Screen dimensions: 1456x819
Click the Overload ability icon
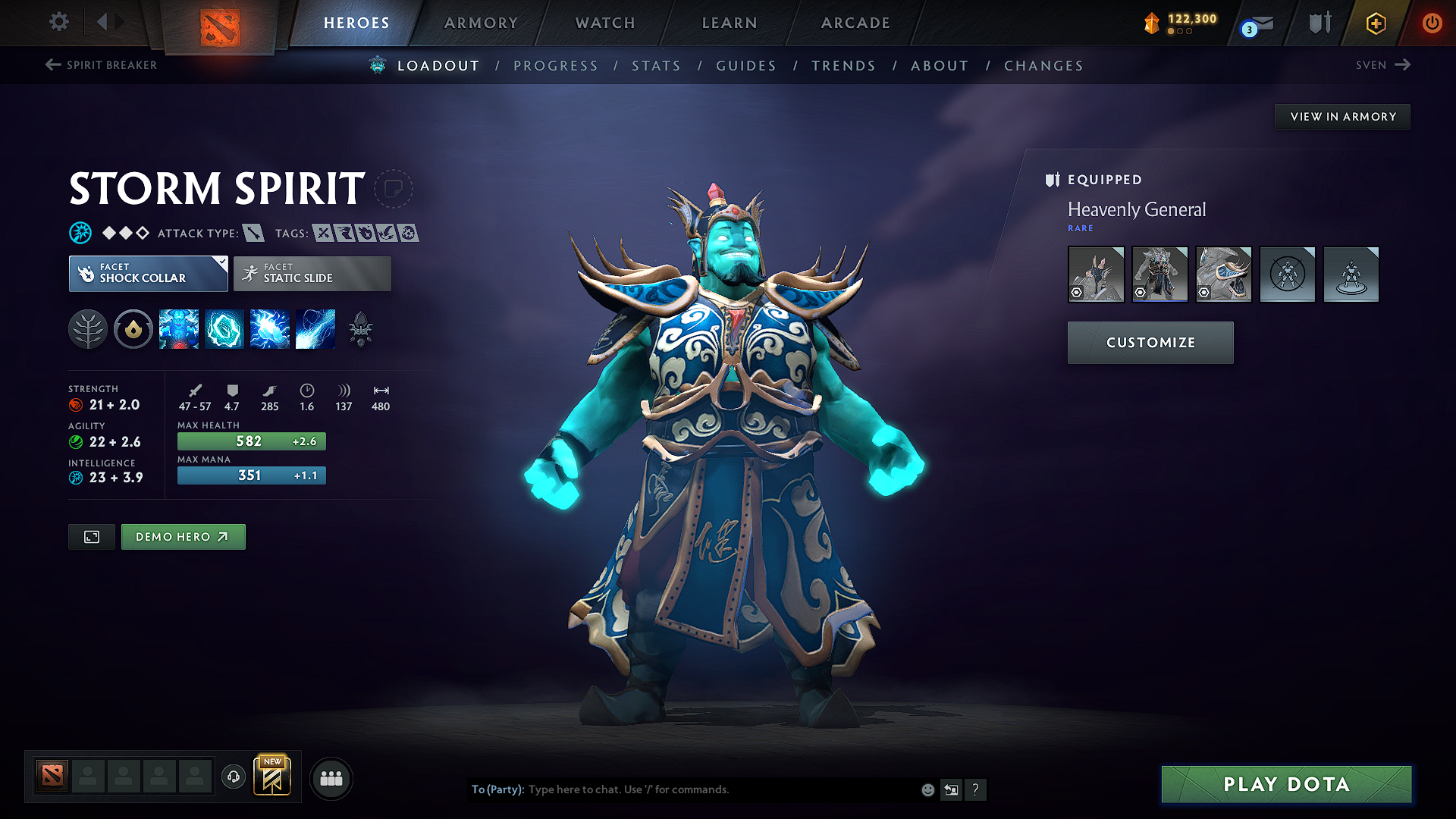tap(270, 329)
